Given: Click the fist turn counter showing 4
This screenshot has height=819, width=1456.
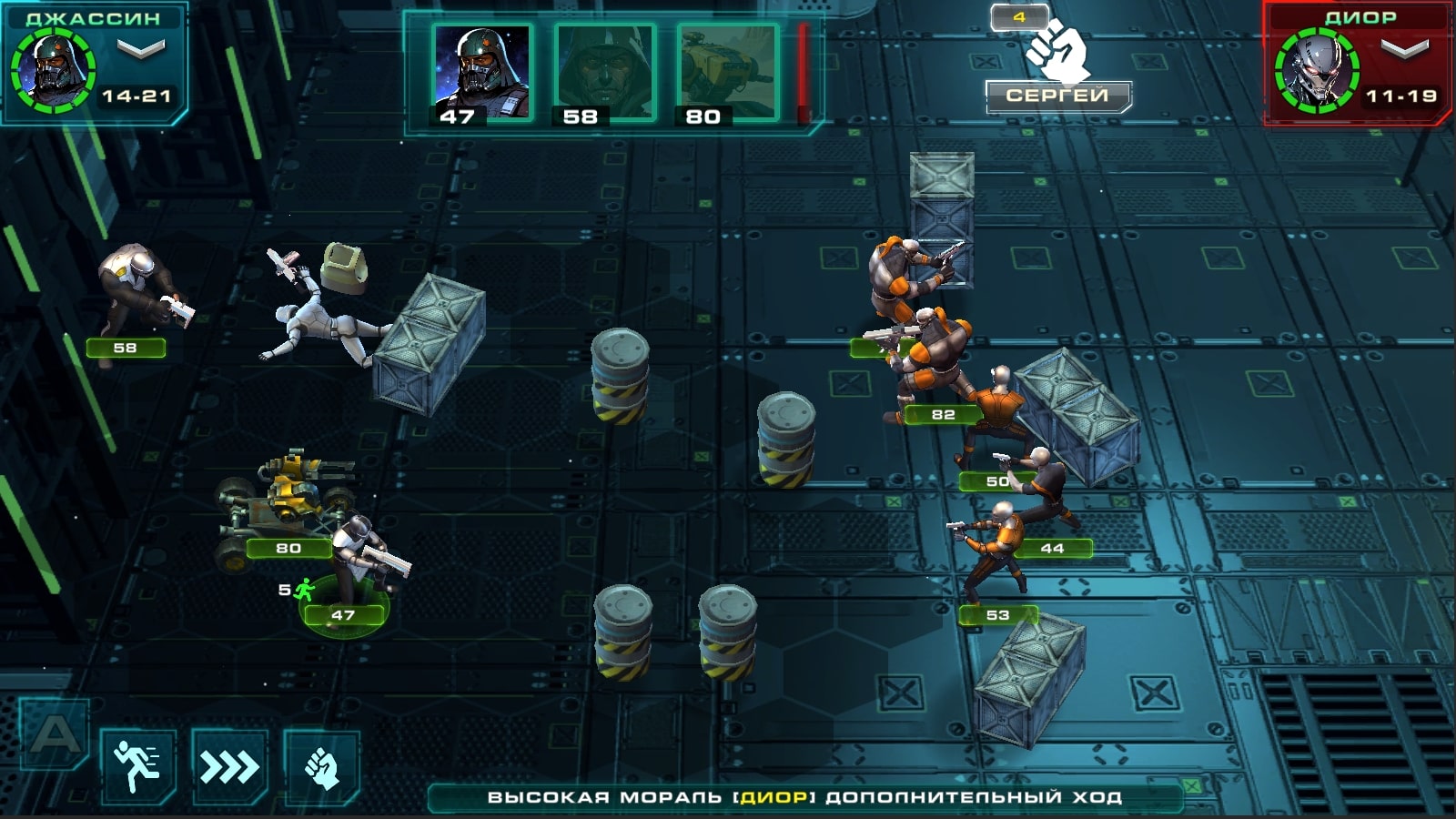Looking at the screenshot, I should pos(1019,15).
